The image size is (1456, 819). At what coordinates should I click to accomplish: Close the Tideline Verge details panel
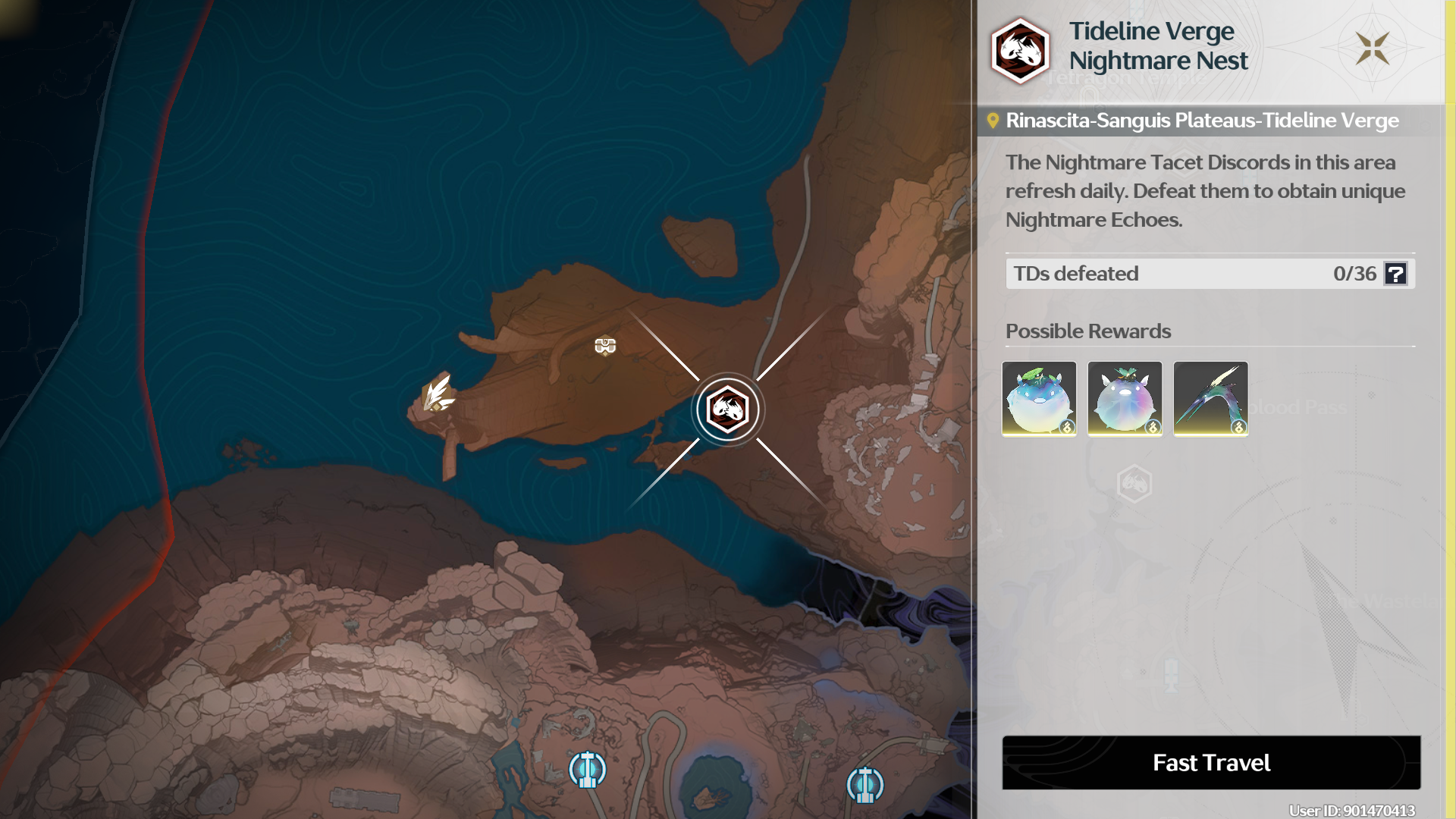[1373, 49]
